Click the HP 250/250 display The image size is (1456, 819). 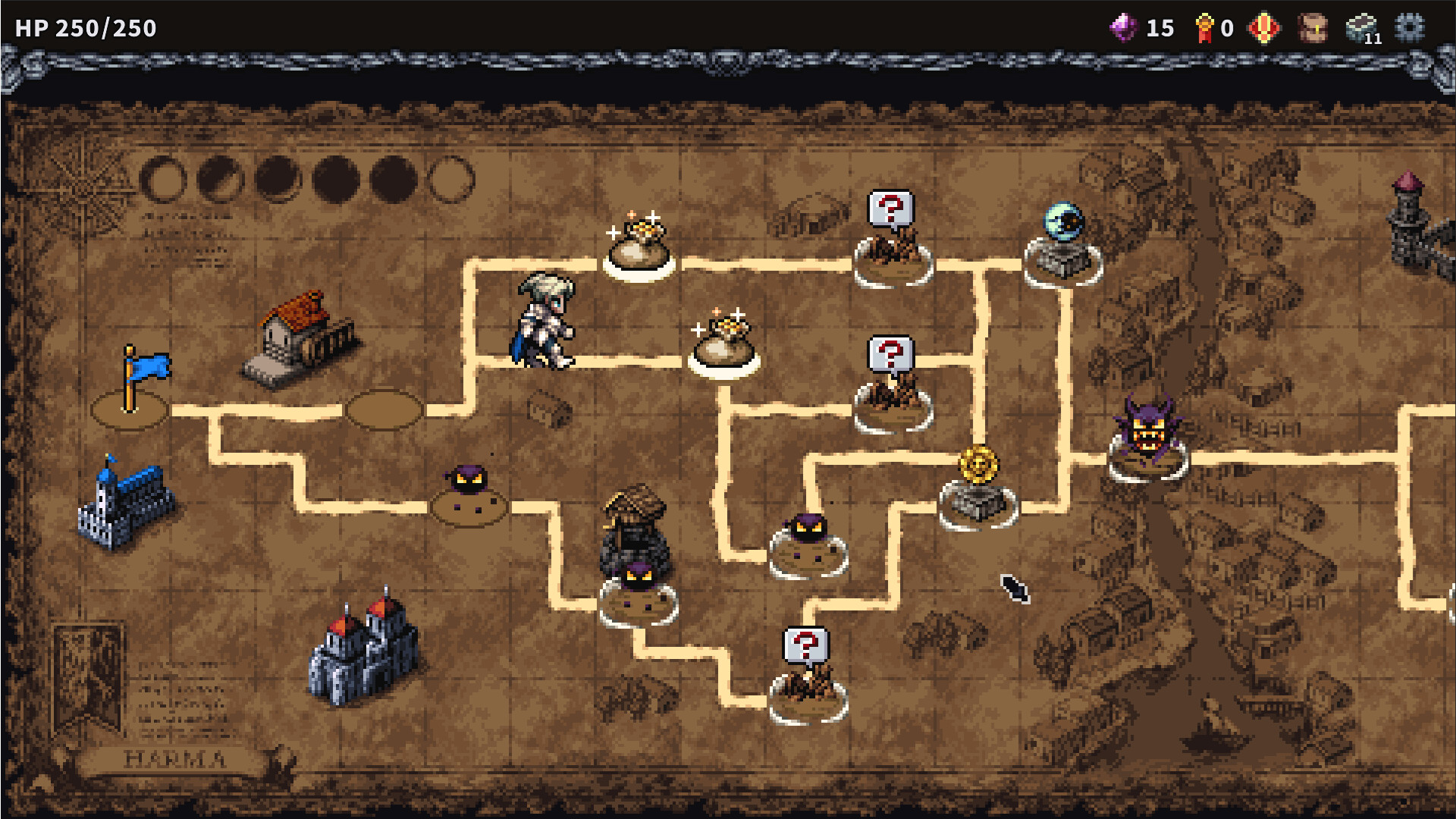(x=86, y=30)
